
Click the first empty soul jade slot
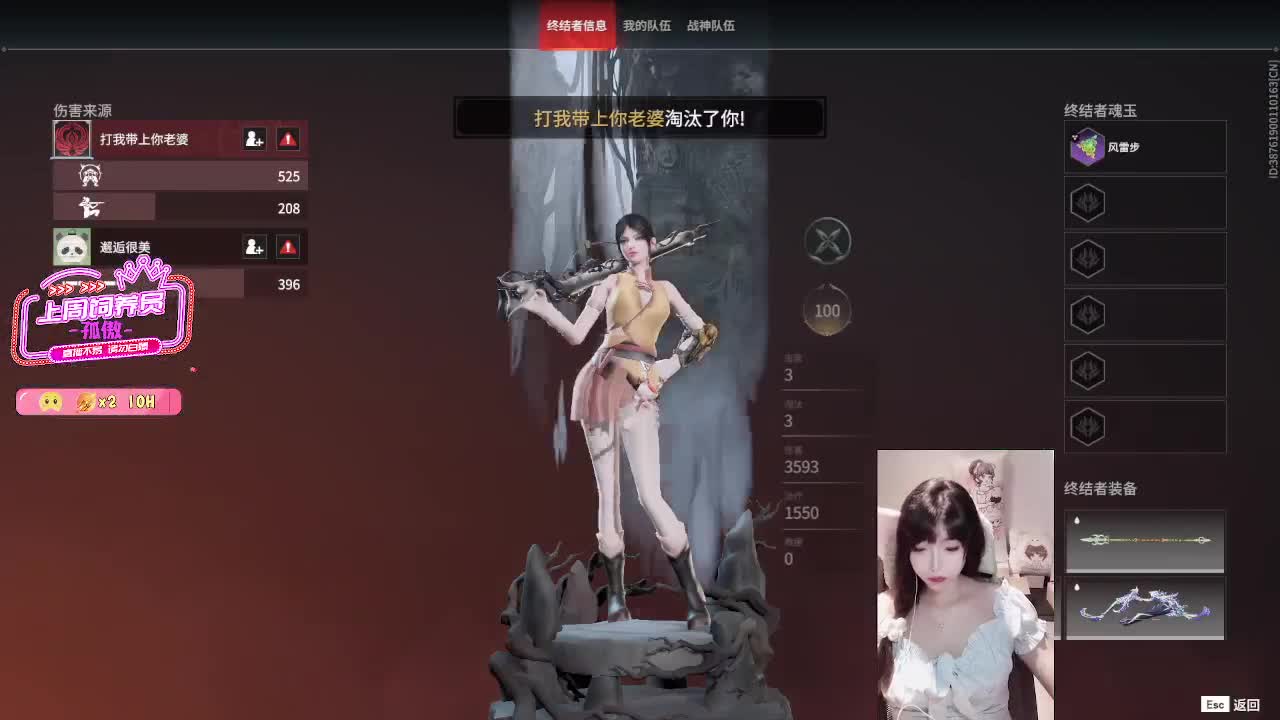tap(1143, 203)
